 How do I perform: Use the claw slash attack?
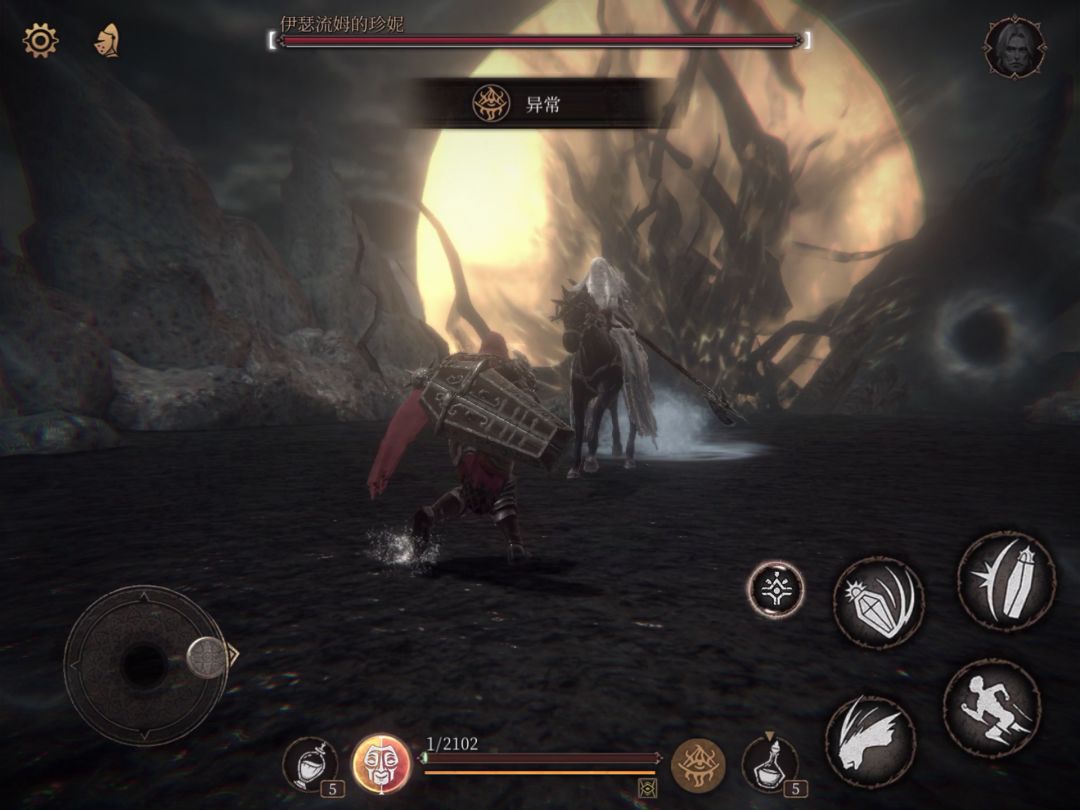tap(869, 741)
